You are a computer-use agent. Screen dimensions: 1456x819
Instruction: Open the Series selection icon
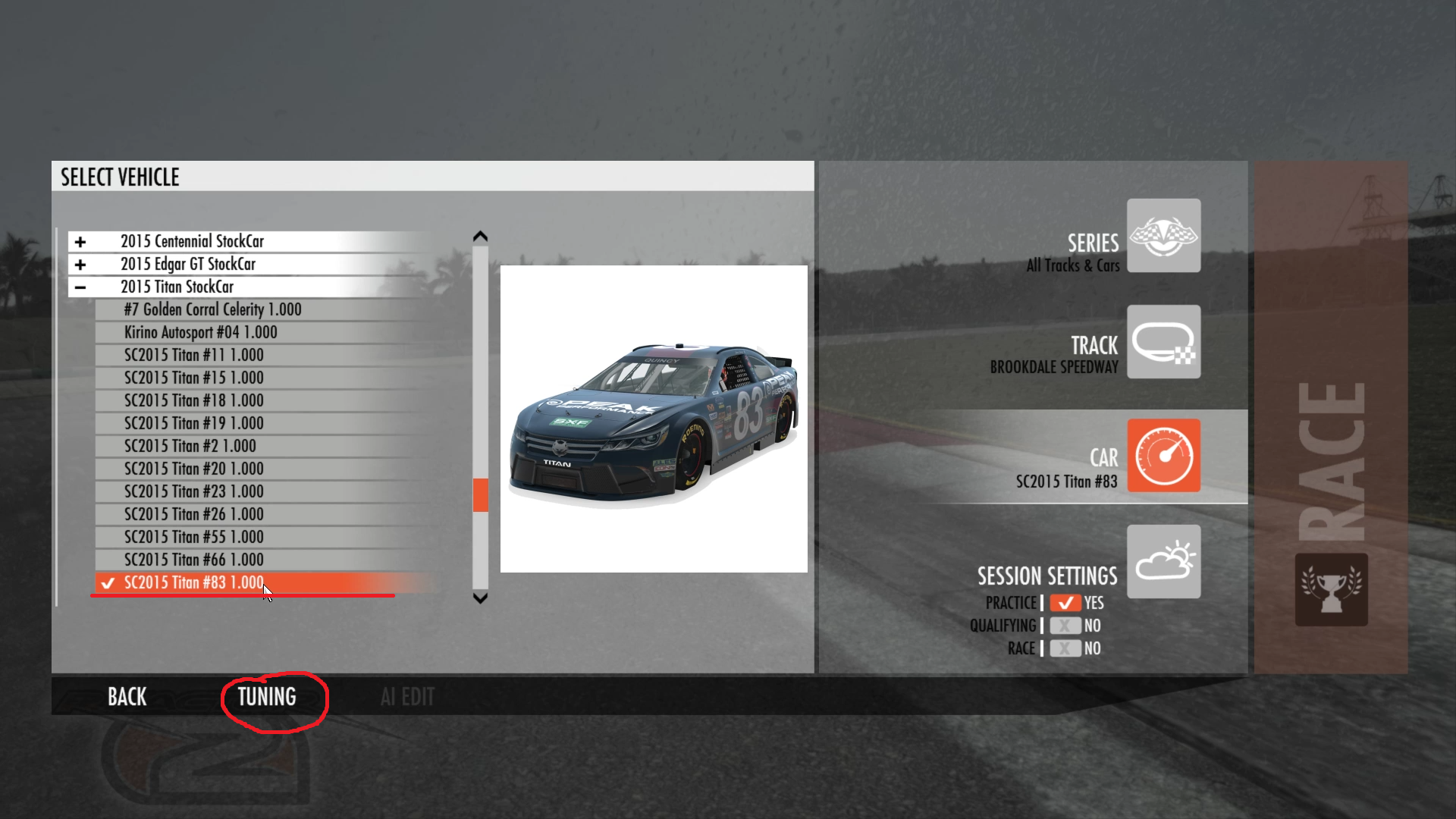1163,236
